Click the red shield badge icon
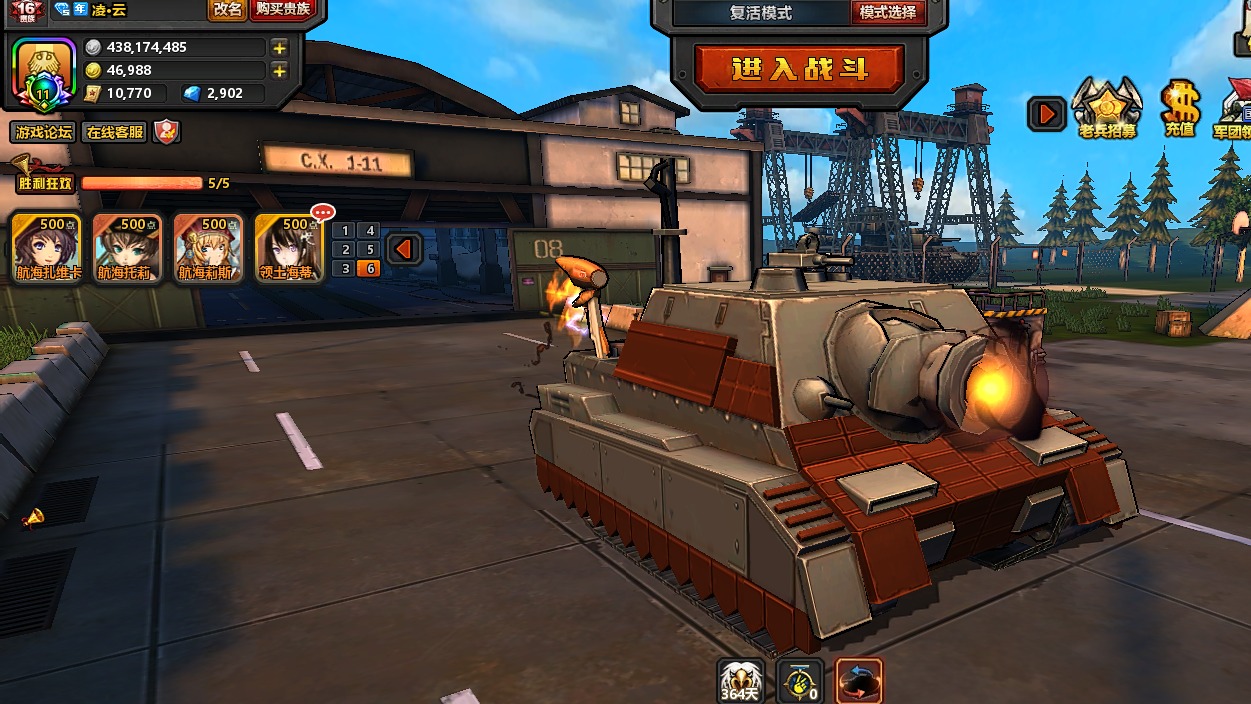This screenshot has height=704, width=1251. point(165,132)
